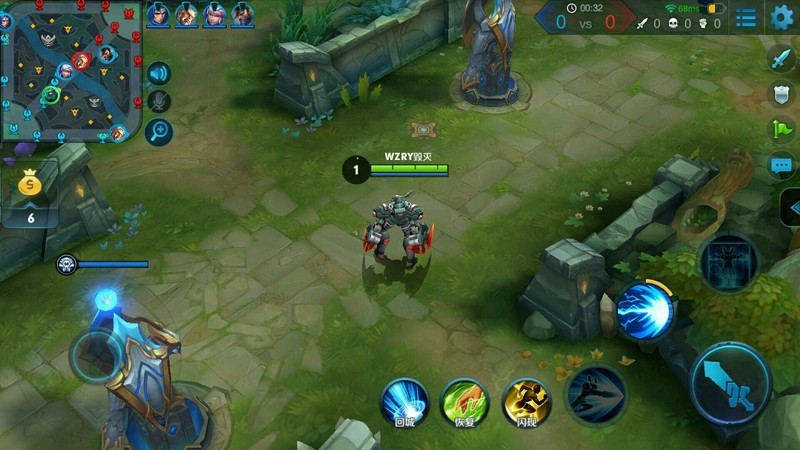Image resolution: width=800 pixels, height=450 pixels.
Task: Open the quick chat bubble
Action: [x=781, y=164]
